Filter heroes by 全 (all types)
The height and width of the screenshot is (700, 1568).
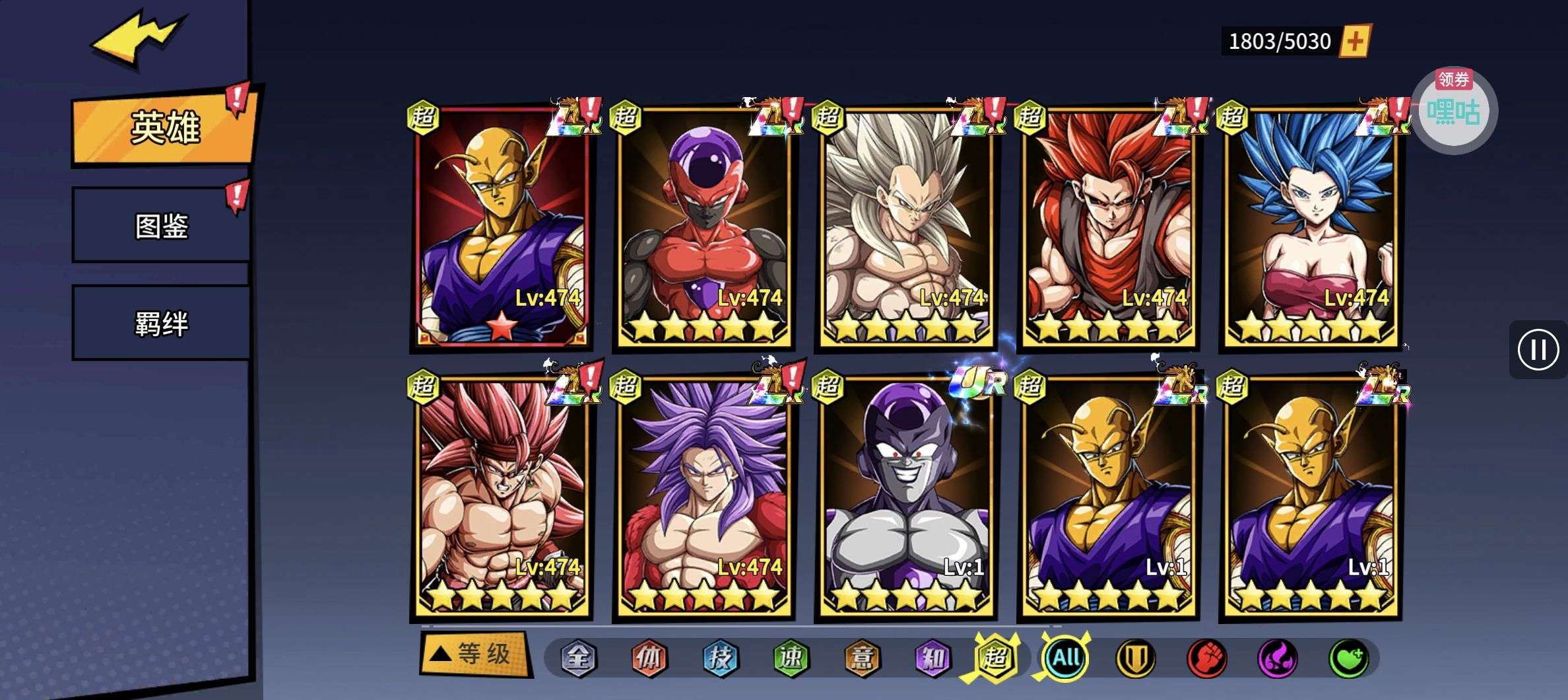[578, 658]
